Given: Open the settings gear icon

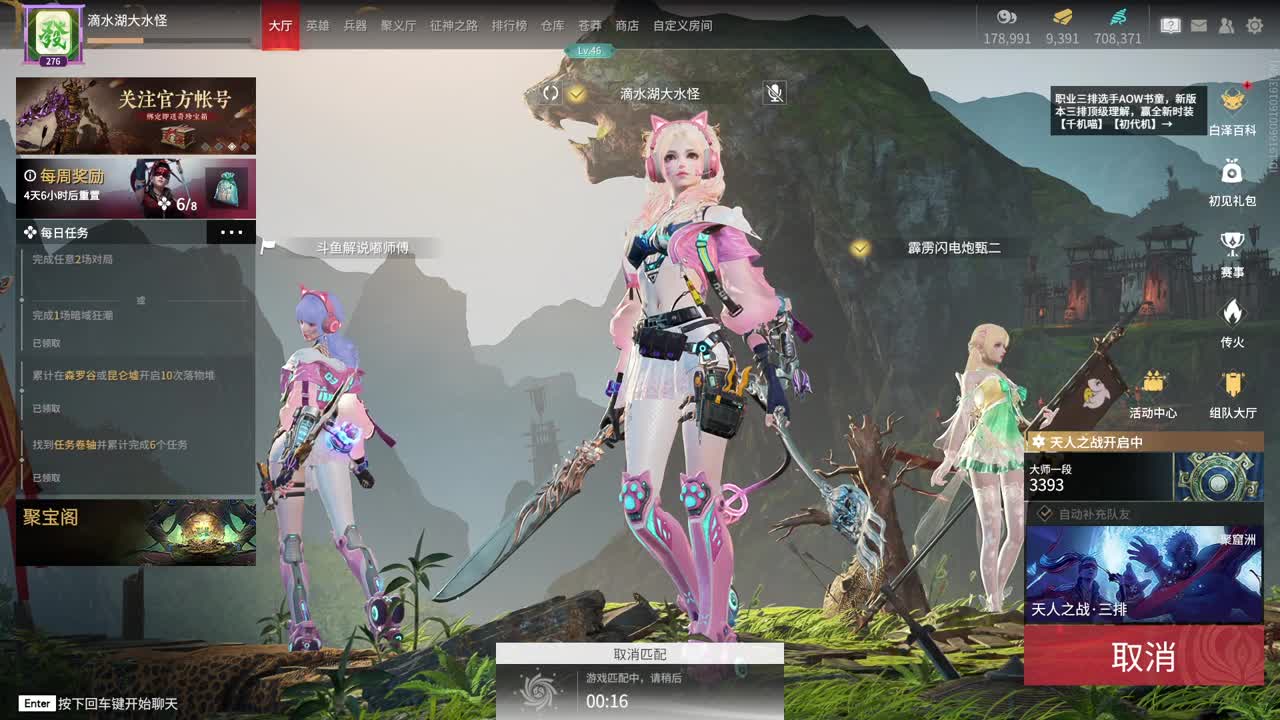Looking at the screenshot, I should [1256, 25].
